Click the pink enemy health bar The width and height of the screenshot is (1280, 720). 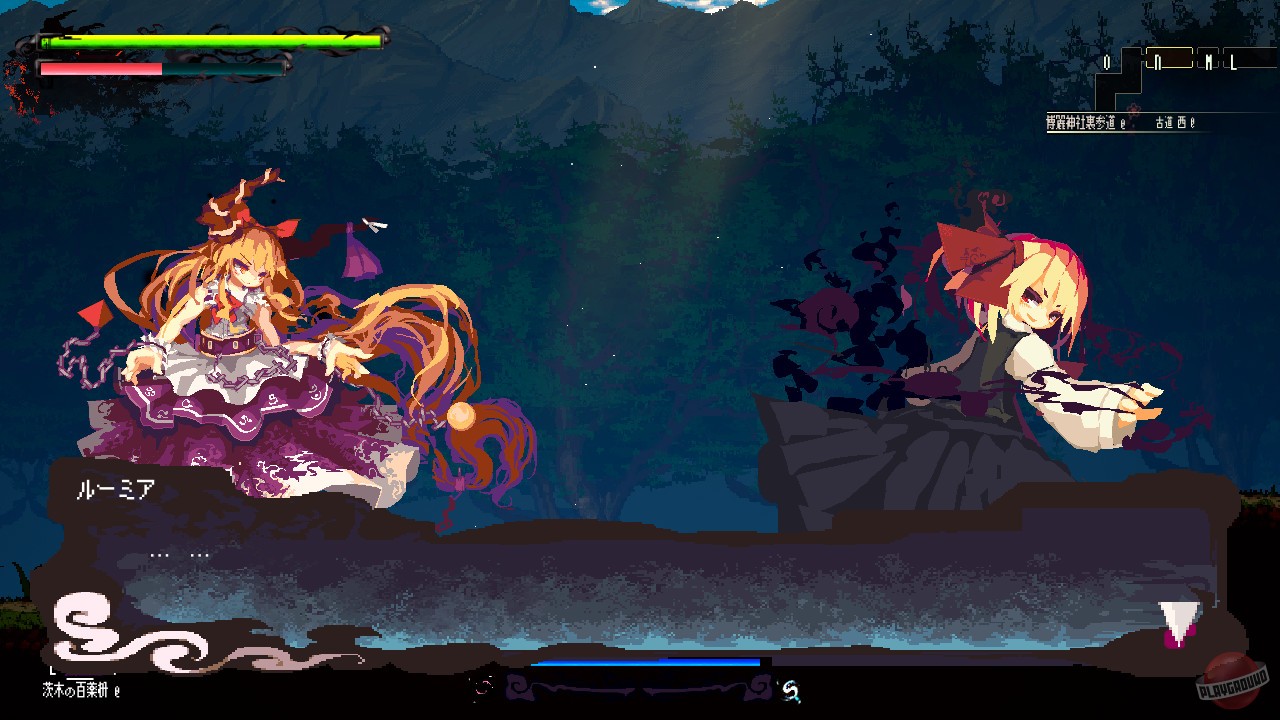100,68
